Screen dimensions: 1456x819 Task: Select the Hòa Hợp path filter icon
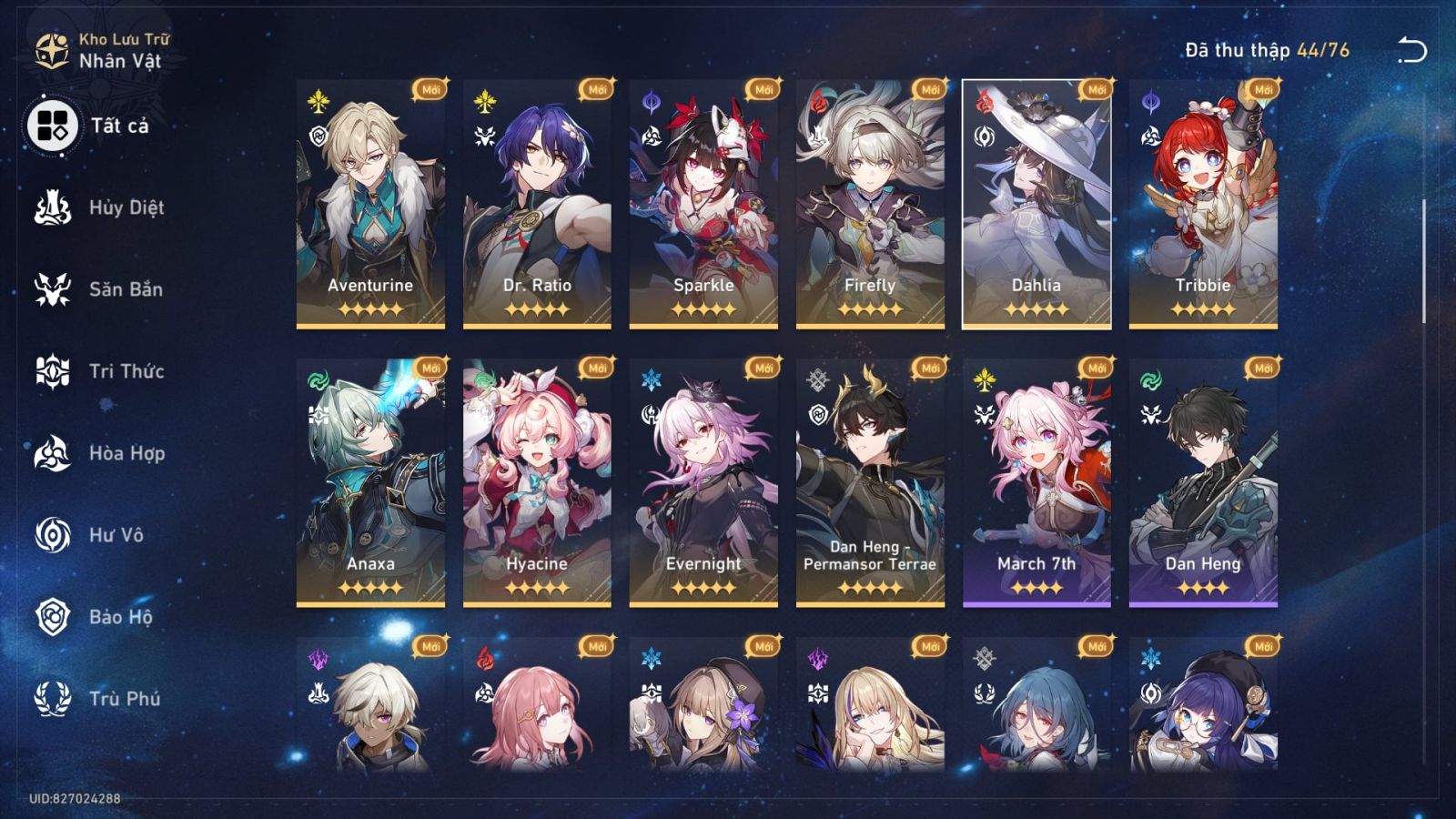click(52, 453)
